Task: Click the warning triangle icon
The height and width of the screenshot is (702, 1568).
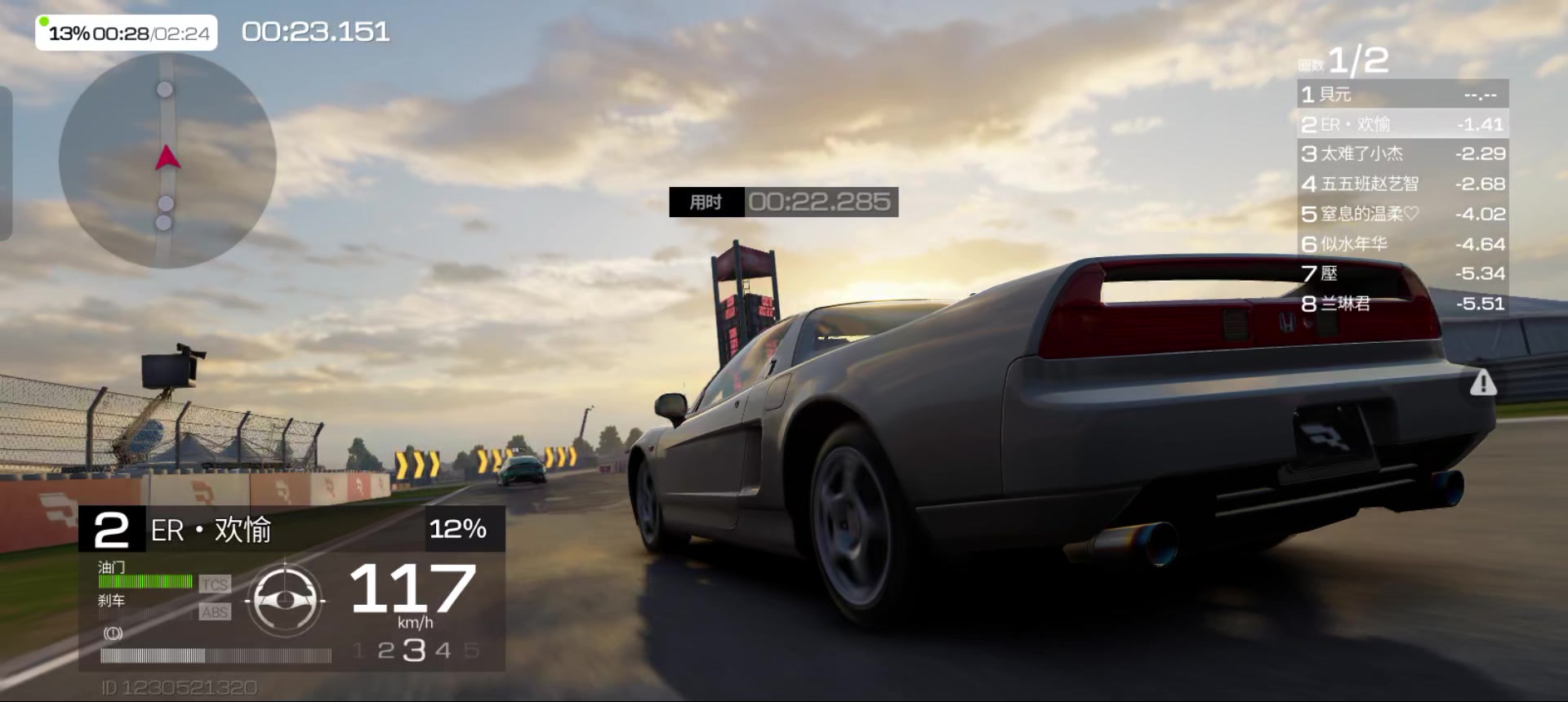Action: click(1482, 383)
